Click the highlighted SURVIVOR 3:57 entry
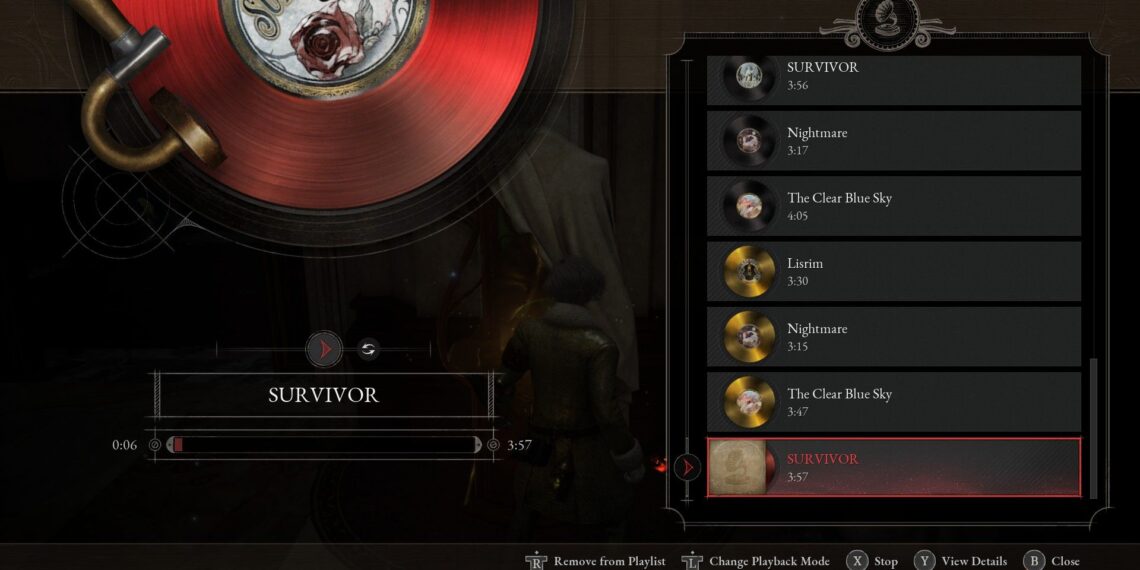1140x570 pixels. tap(893, 467)
